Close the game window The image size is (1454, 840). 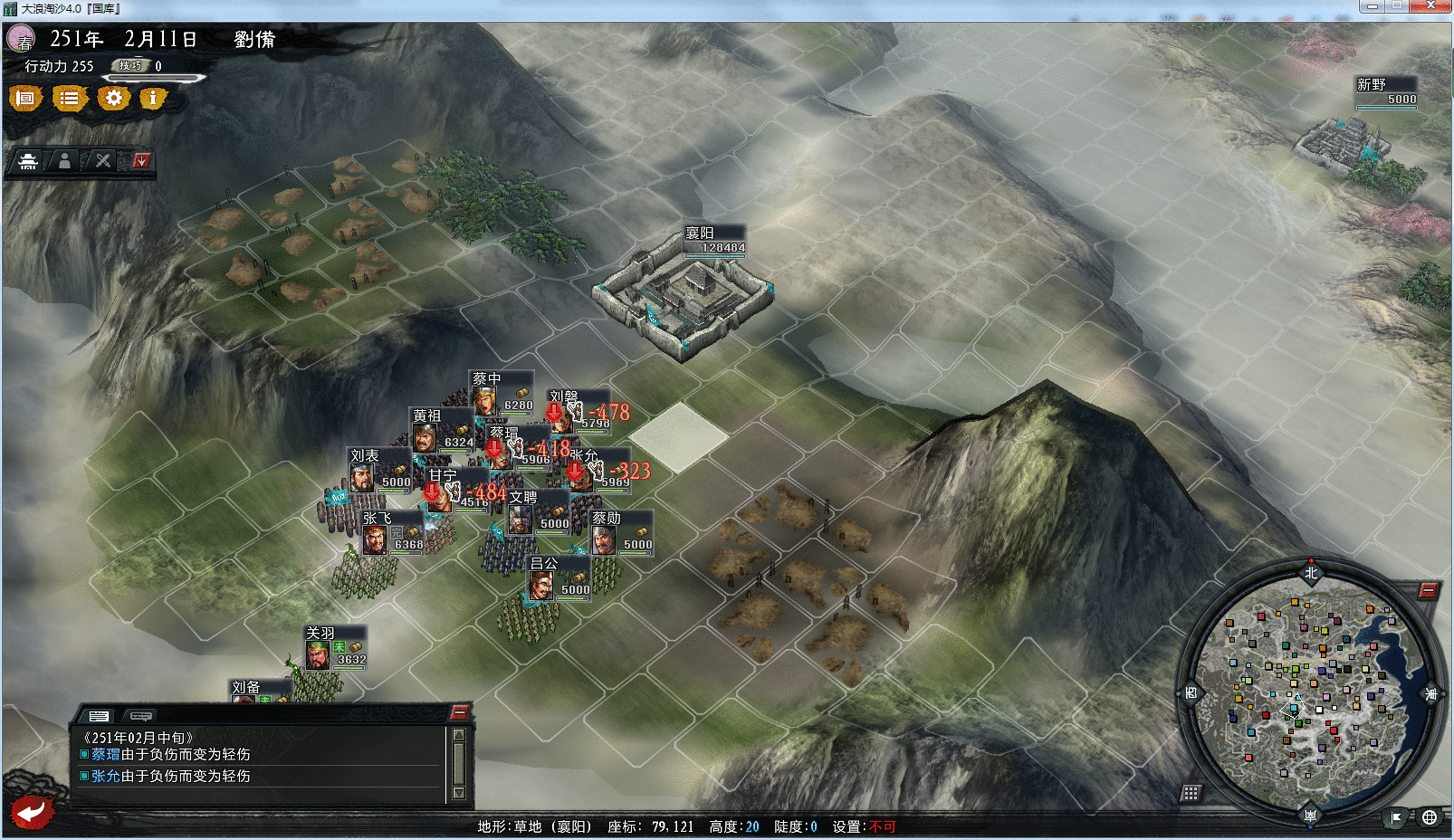coord(1430,6)
